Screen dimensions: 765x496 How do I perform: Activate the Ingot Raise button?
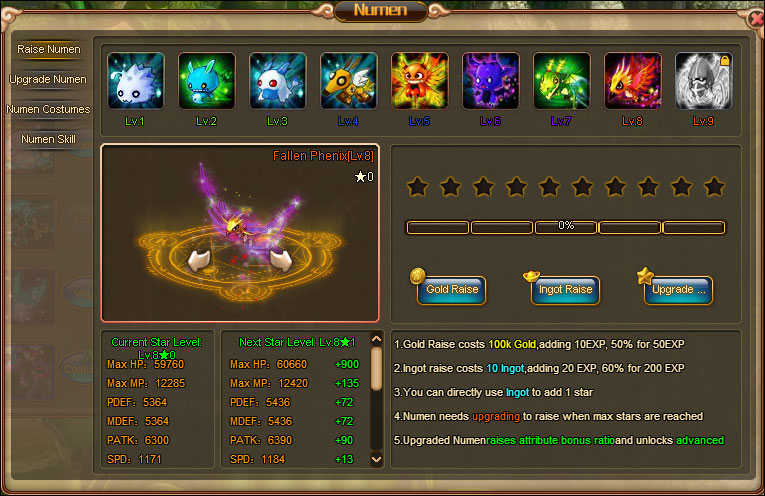[566, 290]
